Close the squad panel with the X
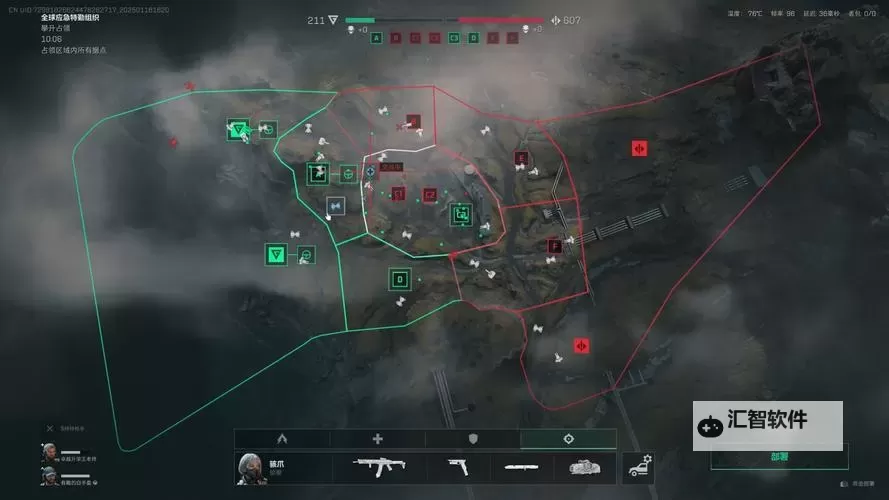This screenshot has width=889, height=500. pyautogui.click(x=50, y=428)
